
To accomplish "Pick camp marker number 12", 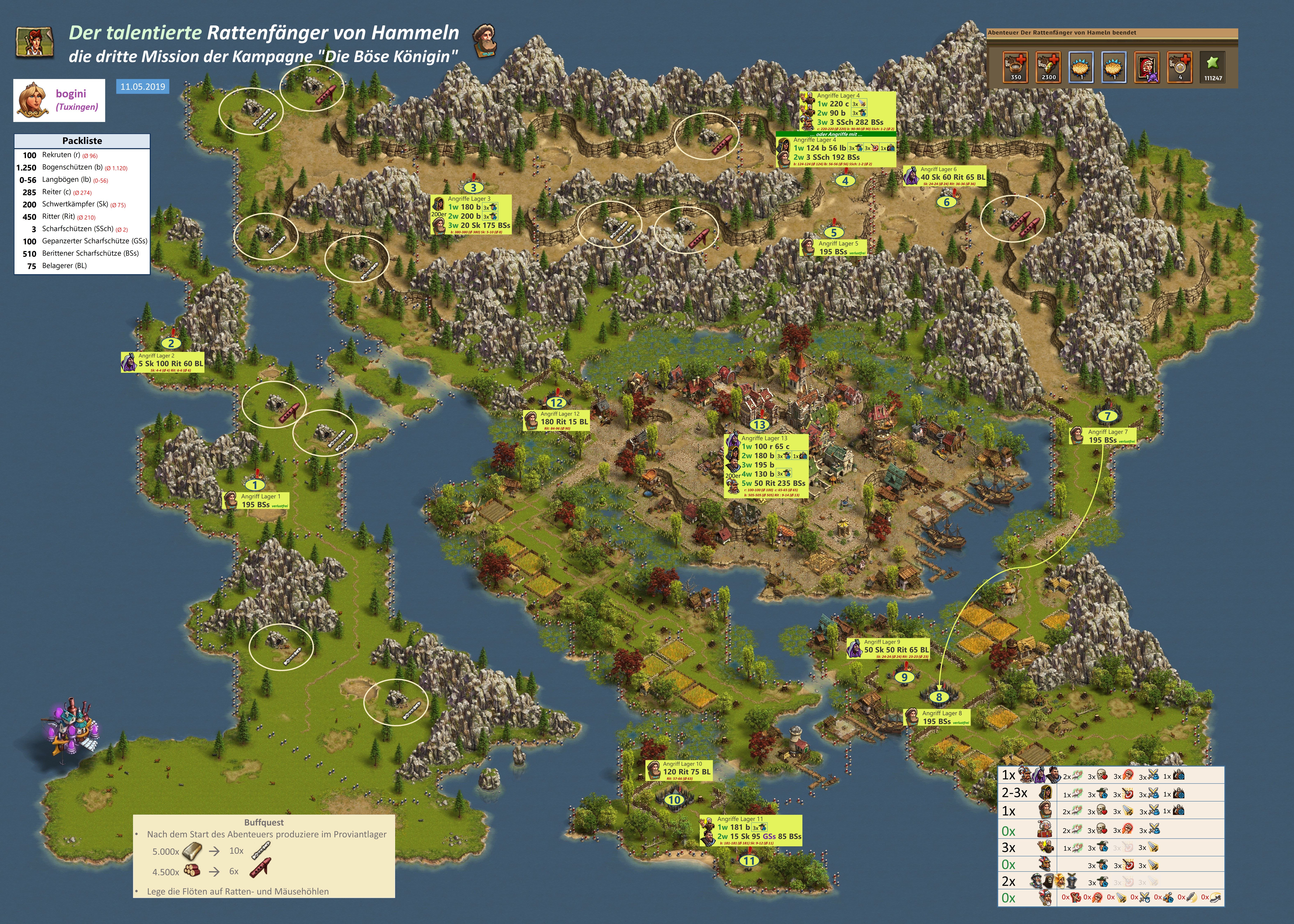I will tap(557, 402).
